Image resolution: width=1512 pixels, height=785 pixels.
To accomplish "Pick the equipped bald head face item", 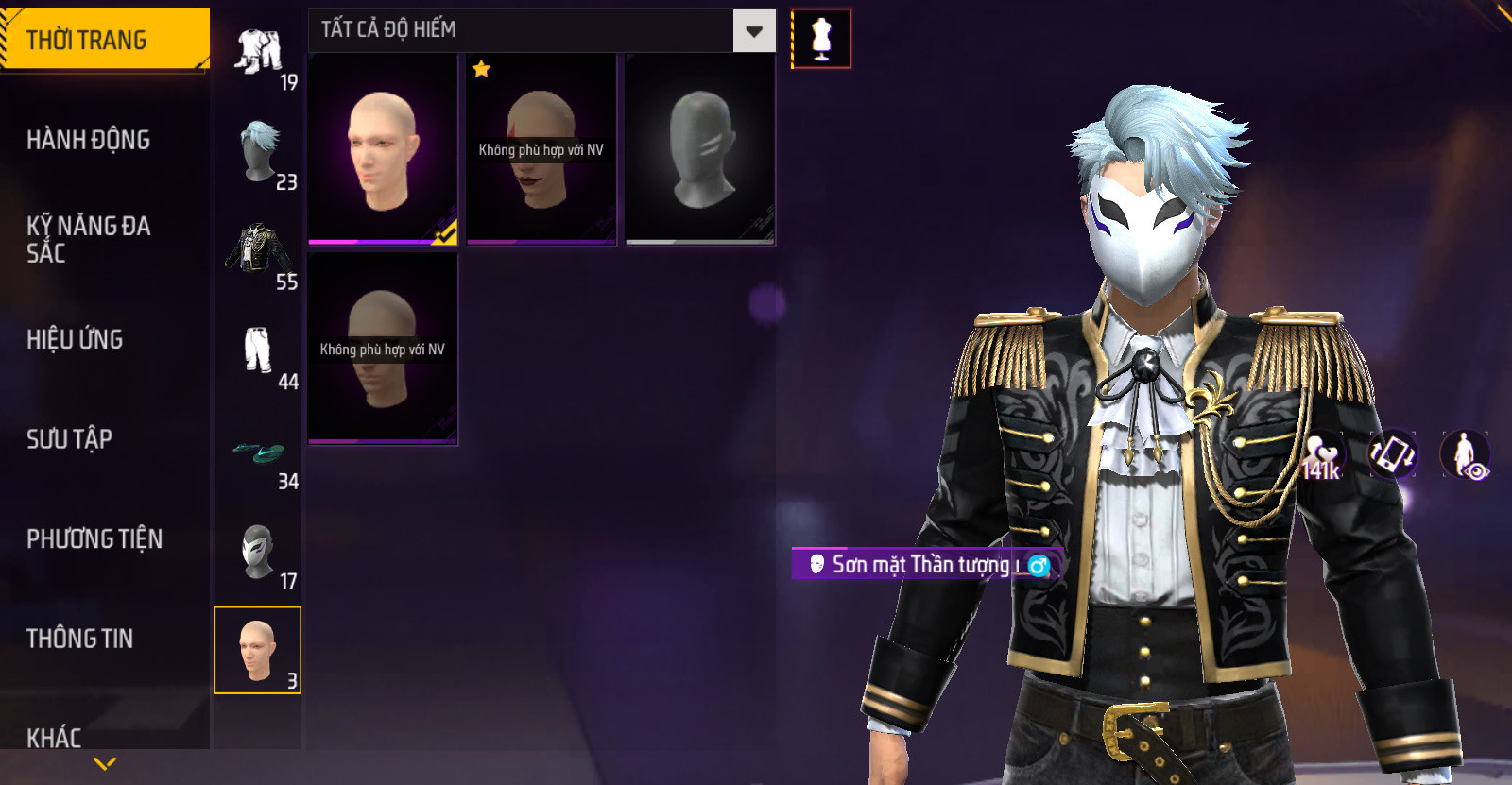I will pyautogui.click(x=383, y=149).
